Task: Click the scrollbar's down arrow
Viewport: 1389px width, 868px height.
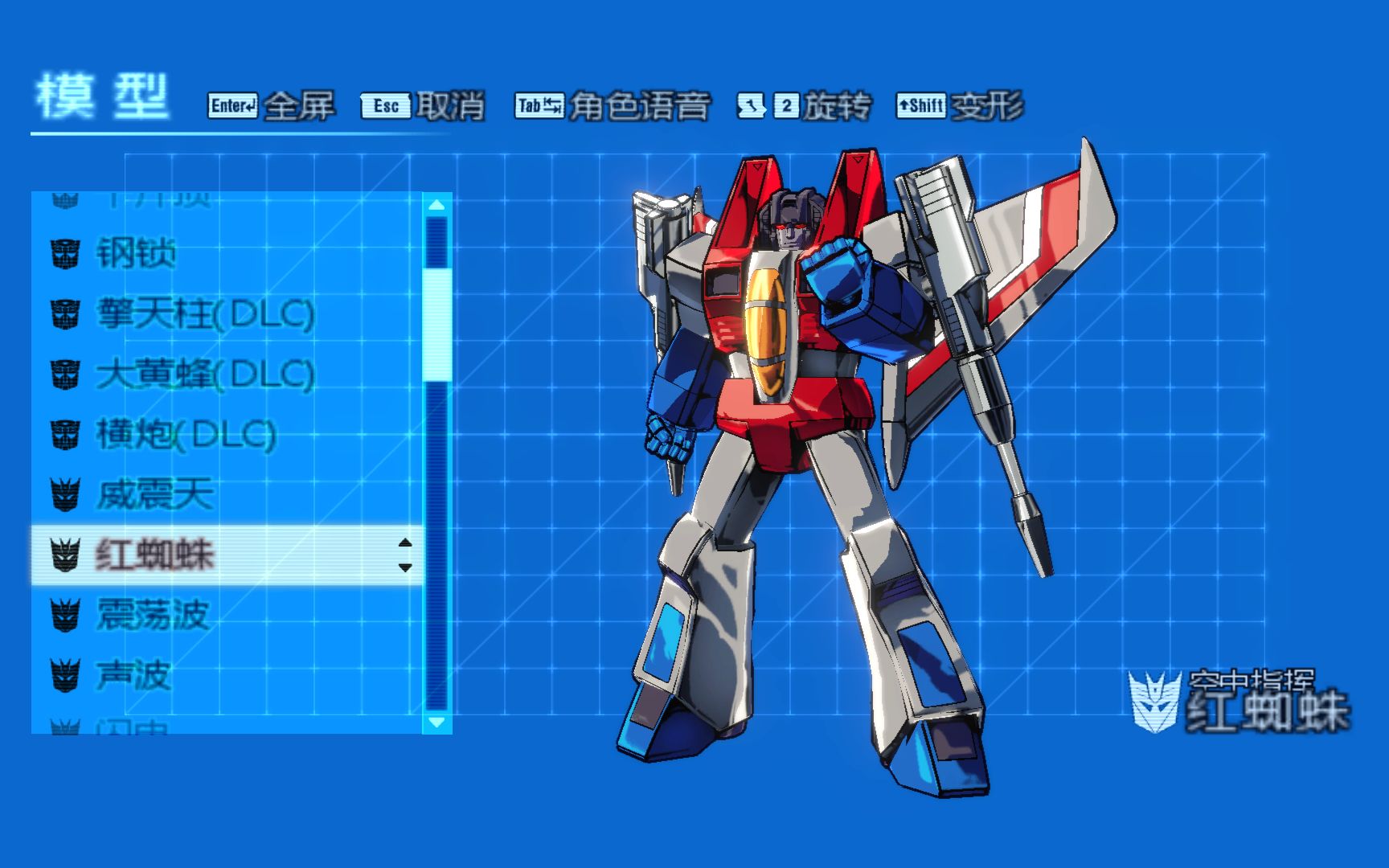Action: click(x=436, y=722)
